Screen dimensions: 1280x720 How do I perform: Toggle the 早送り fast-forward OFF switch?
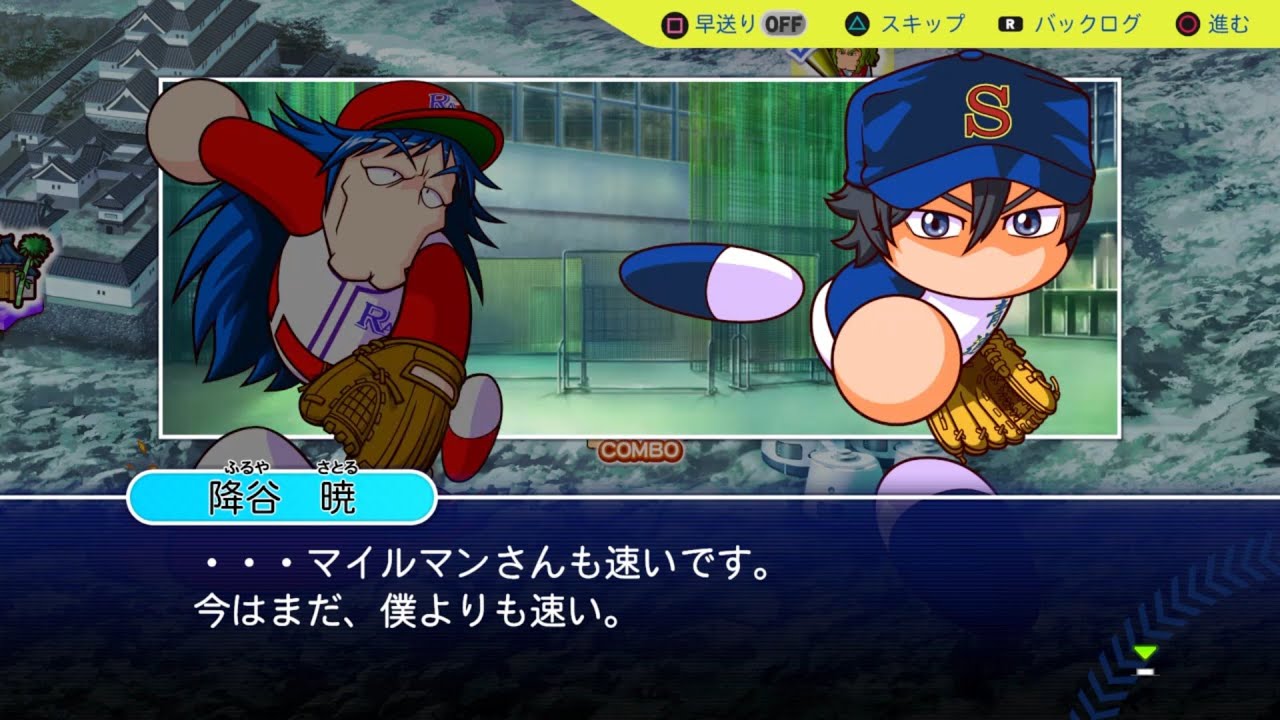783,24
